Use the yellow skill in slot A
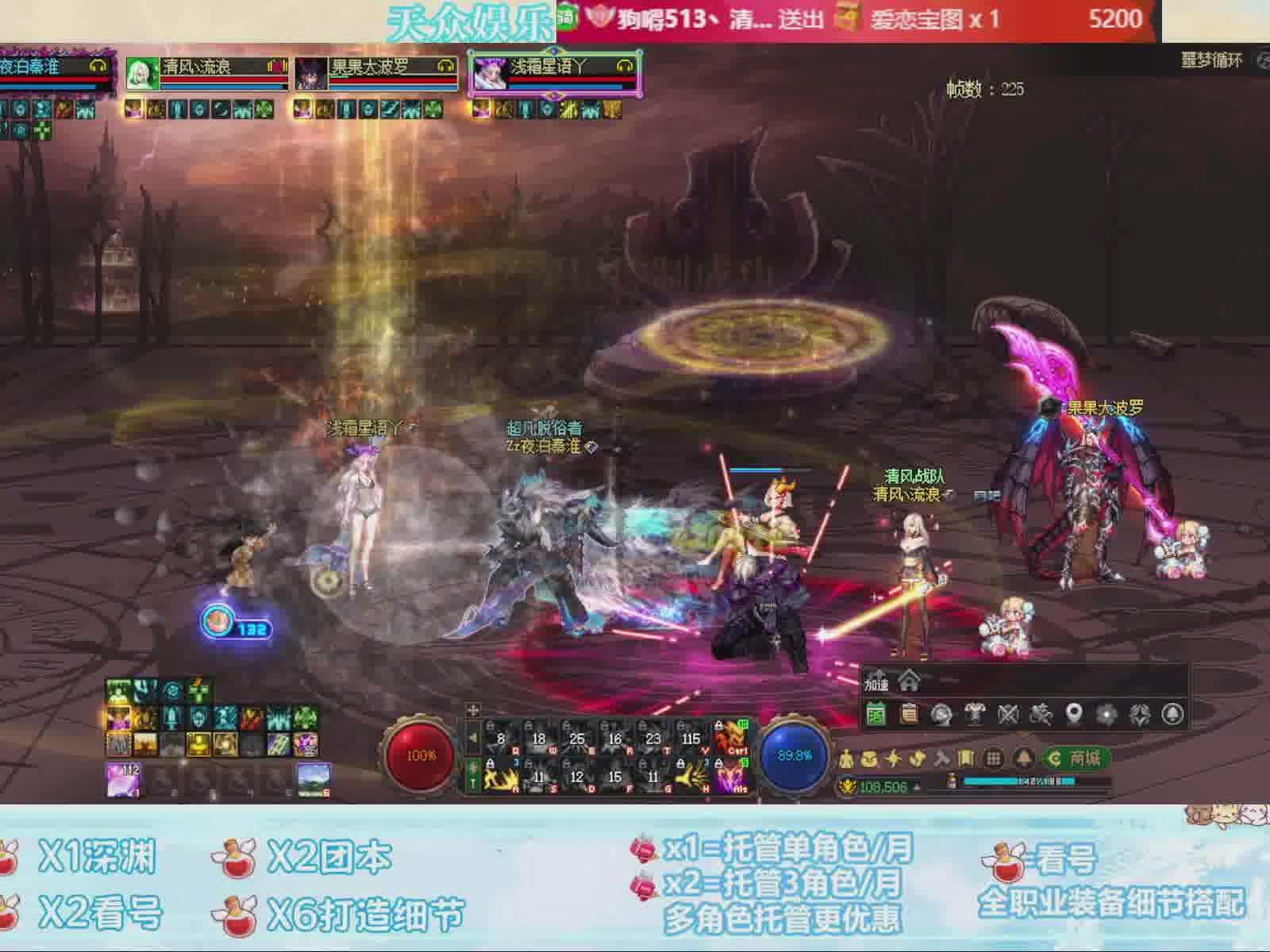The width and height of the screenshot is (1270, 952). (501, 777)
